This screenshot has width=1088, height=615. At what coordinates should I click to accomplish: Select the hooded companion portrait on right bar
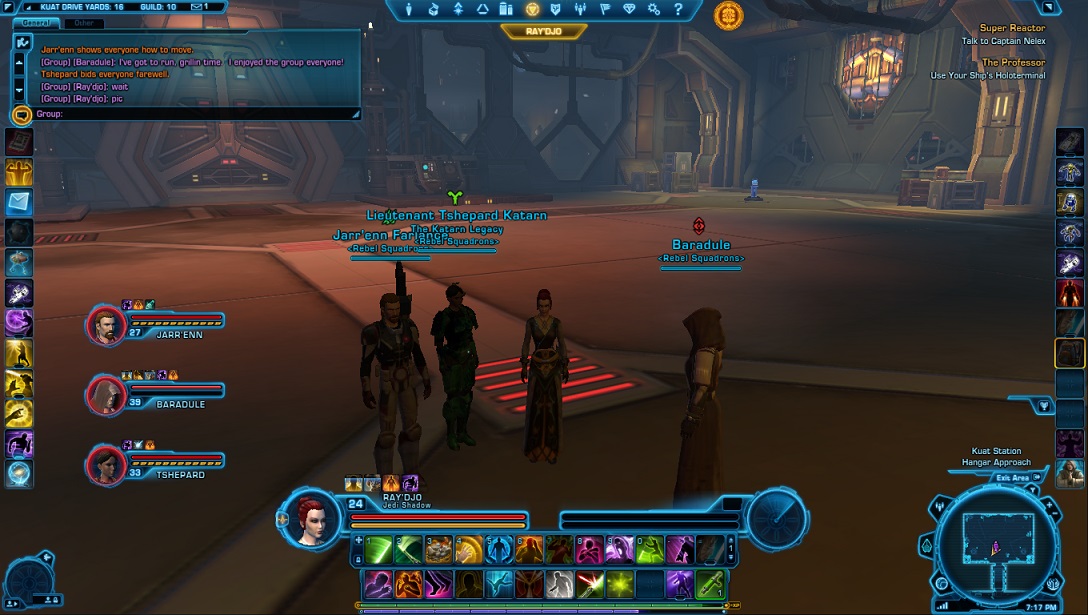(1069, 473)
